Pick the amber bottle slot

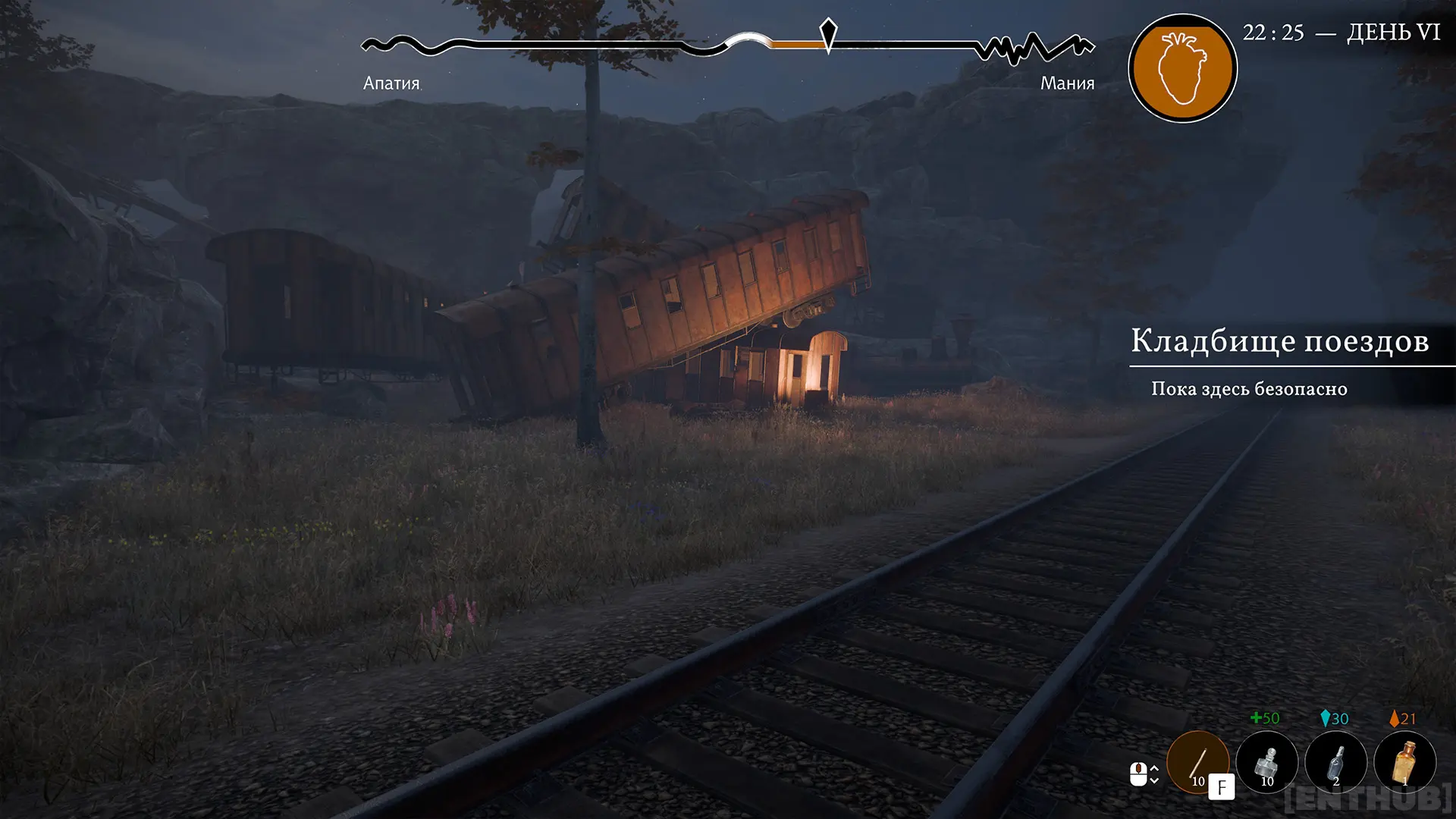1405,761
